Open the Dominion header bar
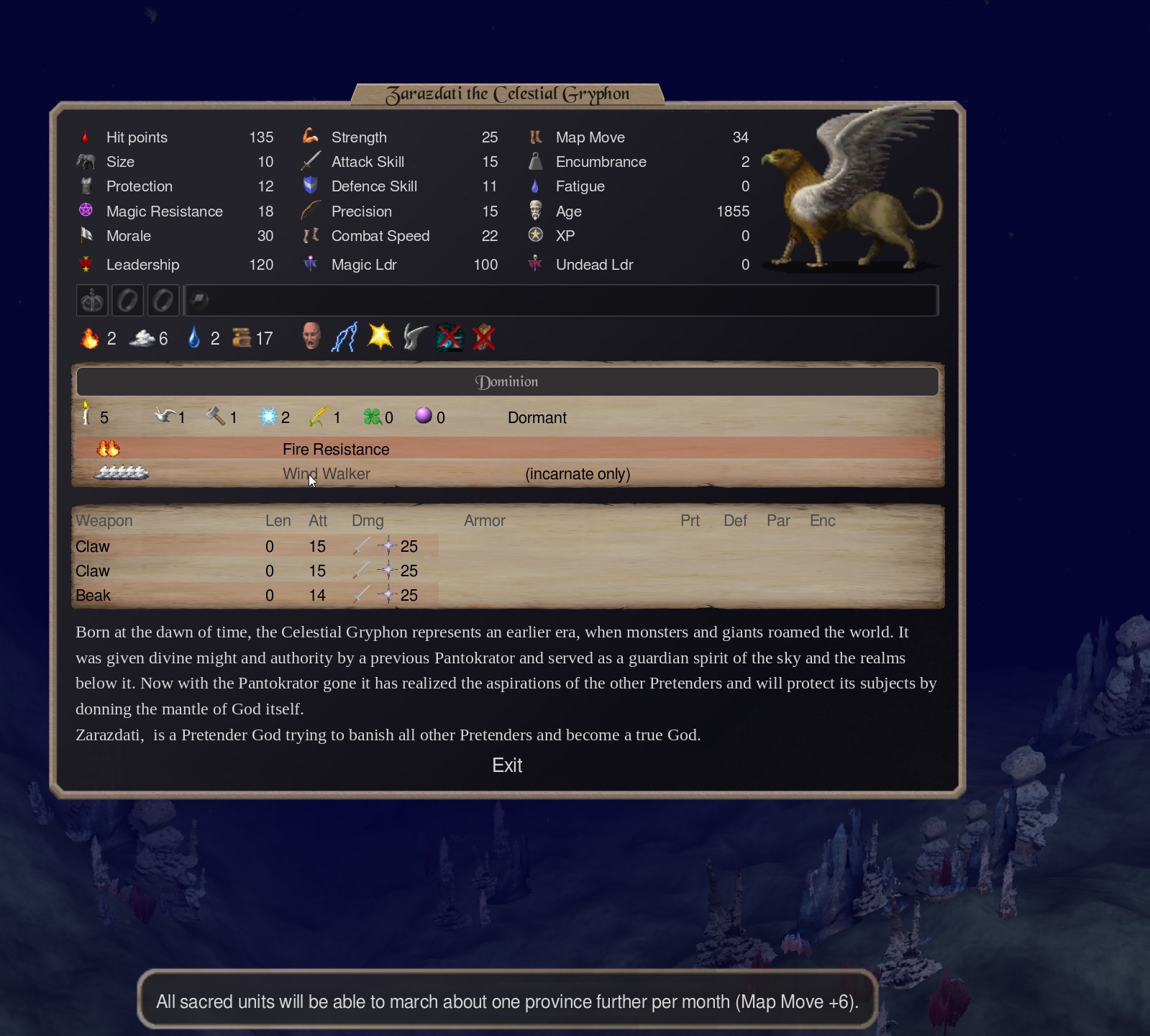Viewport: 1150px width, 1036px height. pyautogui.click(x=507, y=382)
